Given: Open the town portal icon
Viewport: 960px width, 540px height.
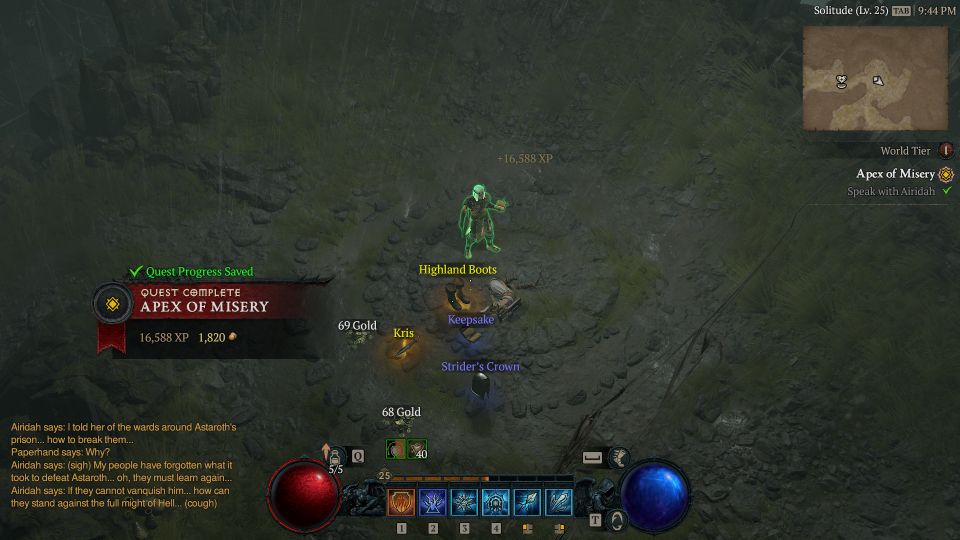Looking at the screenshot, I should [x=617, y=520].
